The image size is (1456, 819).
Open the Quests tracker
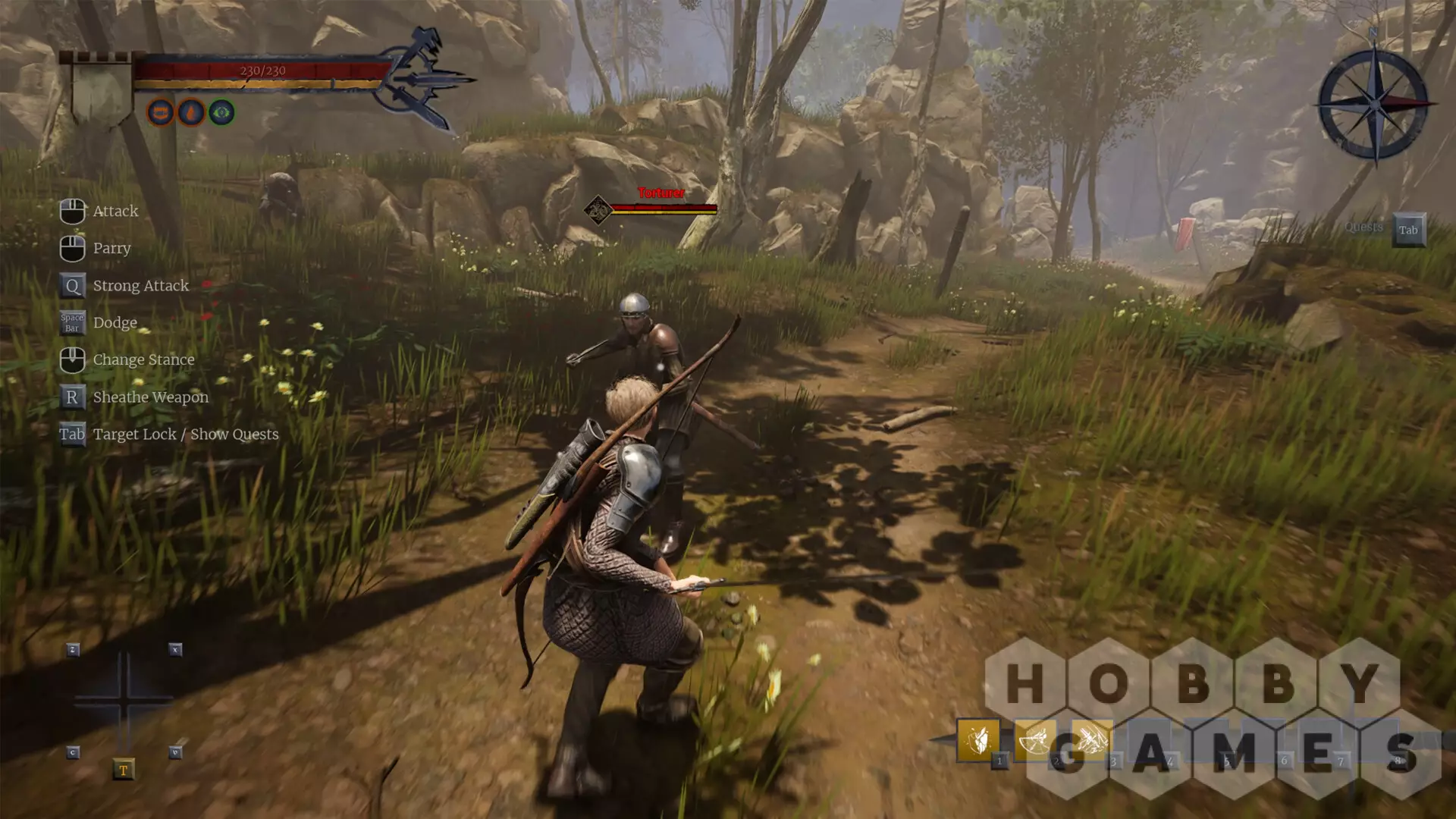pyautogui.click(x=1408, y=230)
